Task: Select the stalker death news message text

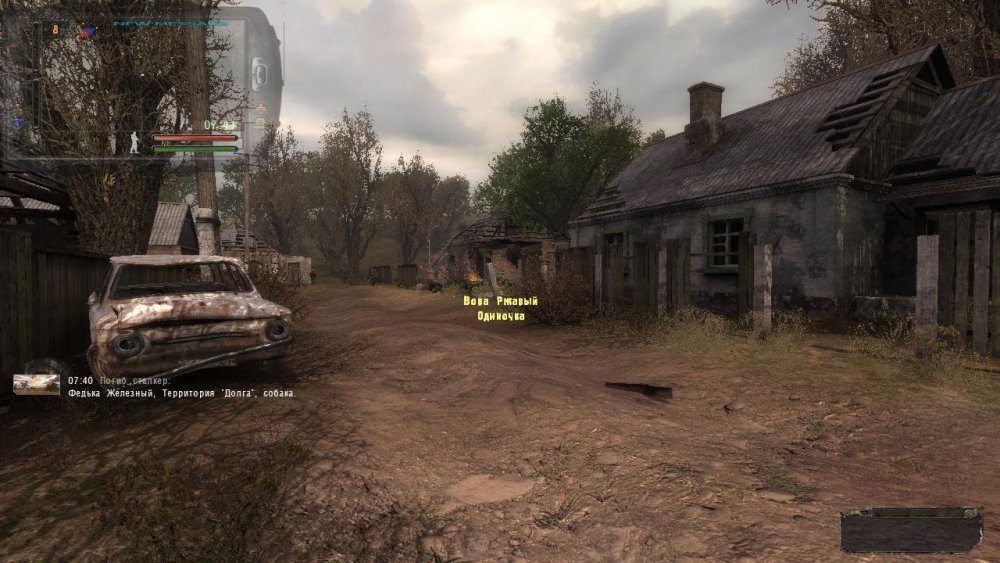Action: (x=181, y=393)
